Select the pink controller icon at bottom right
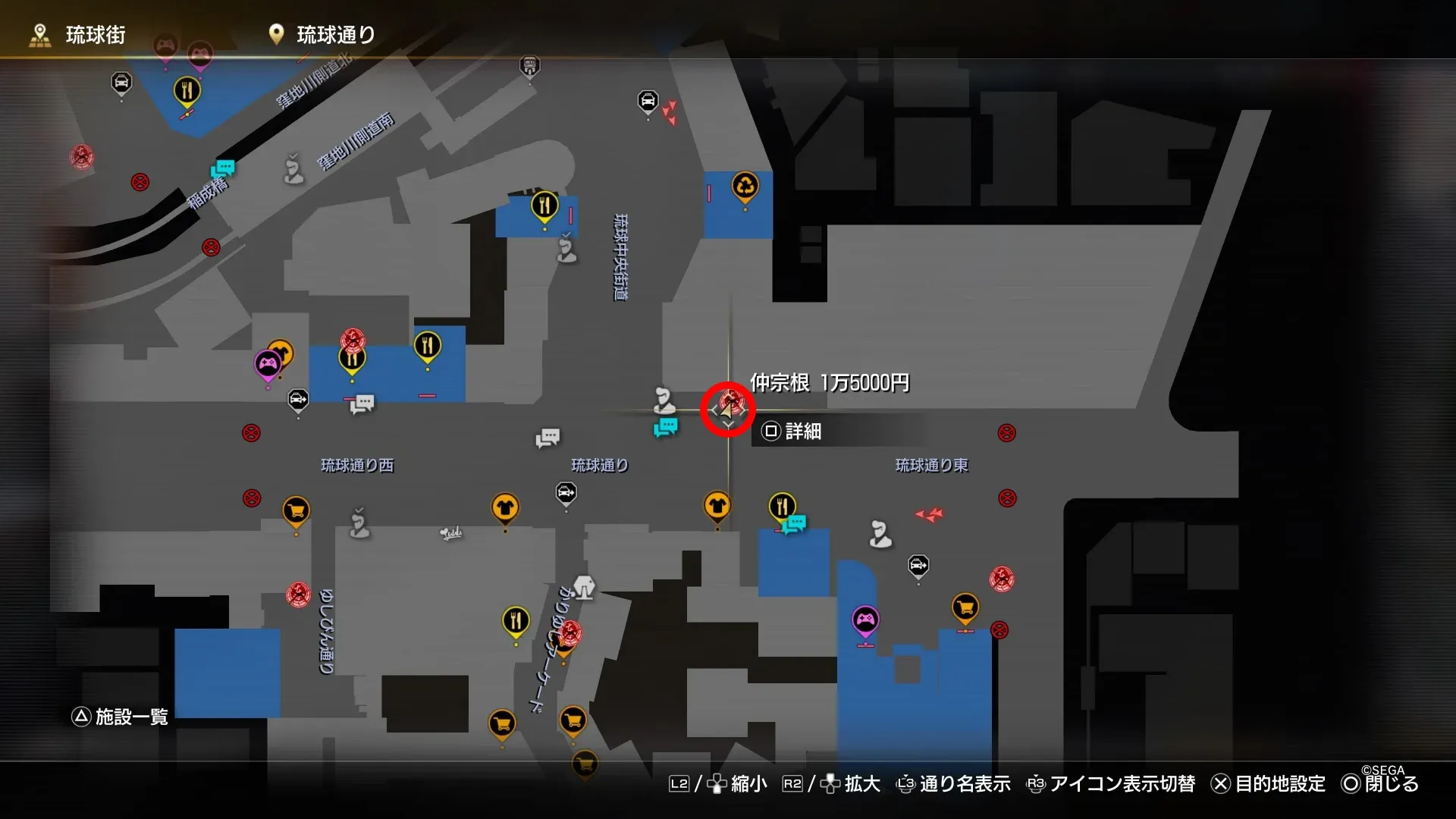This screenshot has width=1456, height=819. (x=864, y=620)
